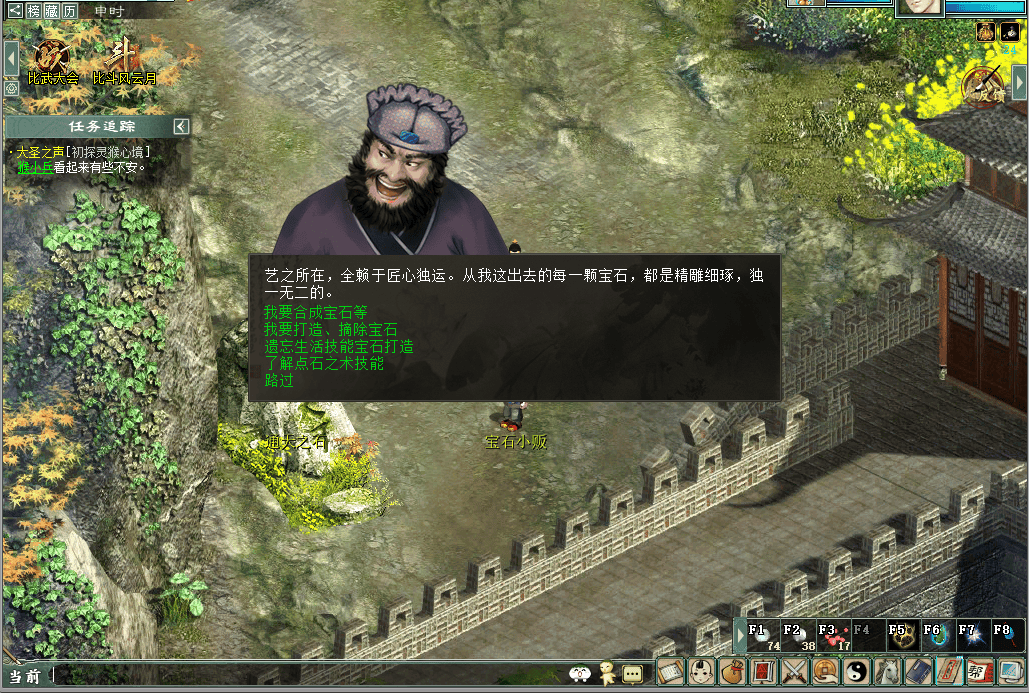Open the 榜 ranking button
Image resolution: width=1029 pixels, height=693 pixels.
coord(35,10)
